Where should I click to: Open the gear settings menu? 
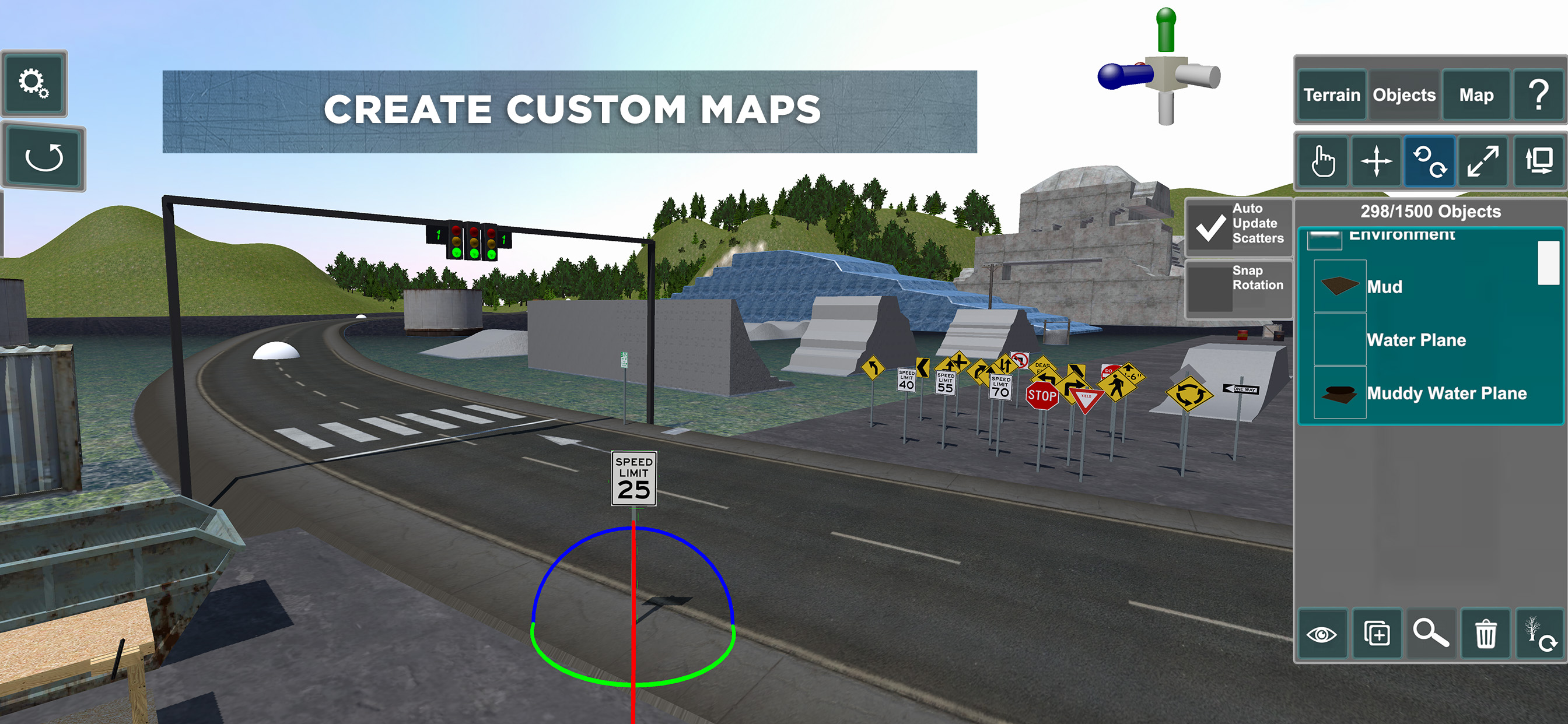coord(34,83)
